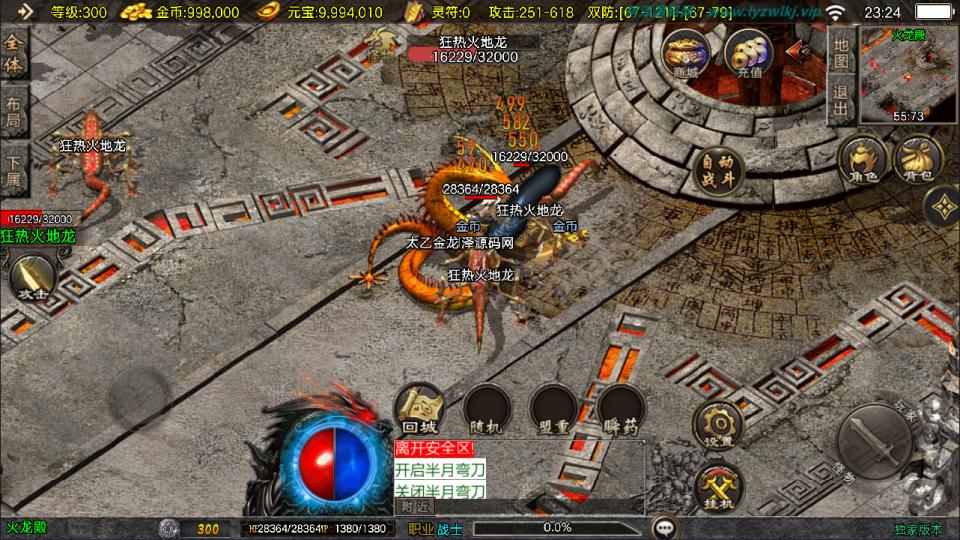960x540 pixels.
Task: Select the 下属 tab
Action: [14, 170]
